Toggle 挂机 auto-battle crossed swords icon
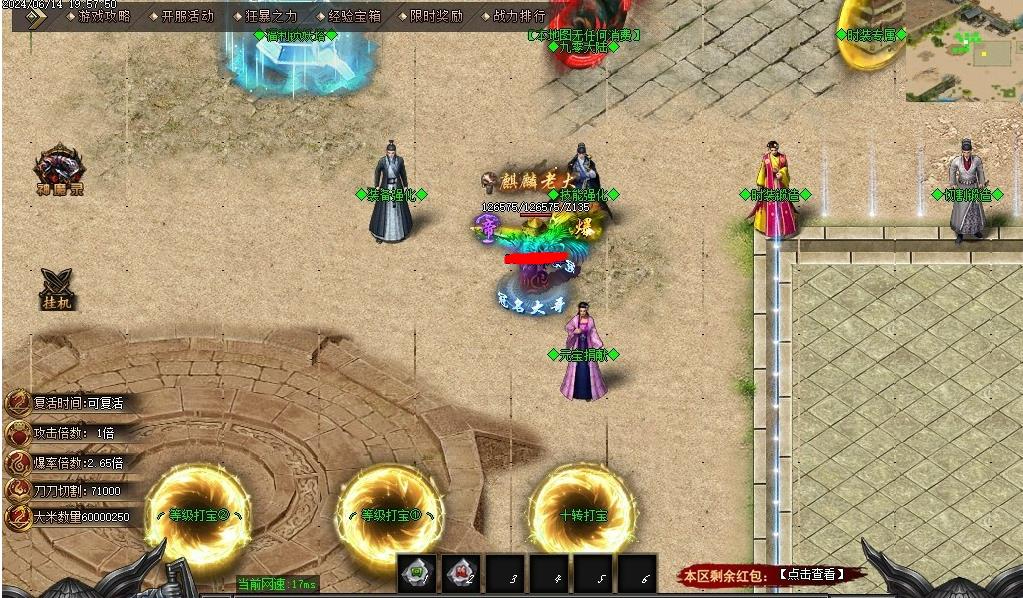The width and height of the screenshot is (1023, 598). coord(58,289)
